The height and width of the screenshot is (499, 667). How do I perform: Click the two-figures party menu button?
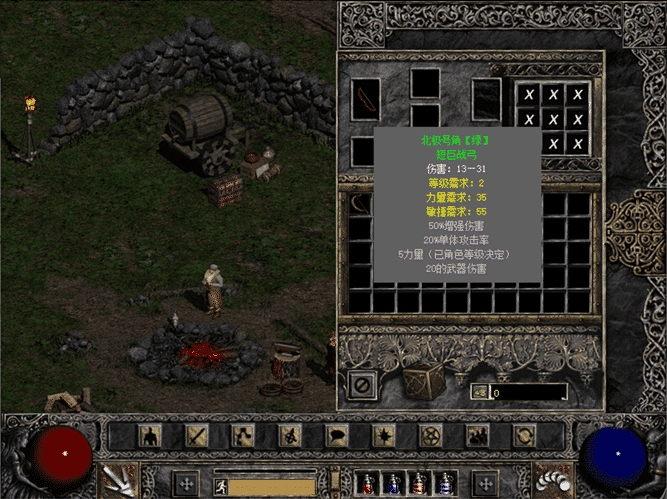[x=477, y=436]
